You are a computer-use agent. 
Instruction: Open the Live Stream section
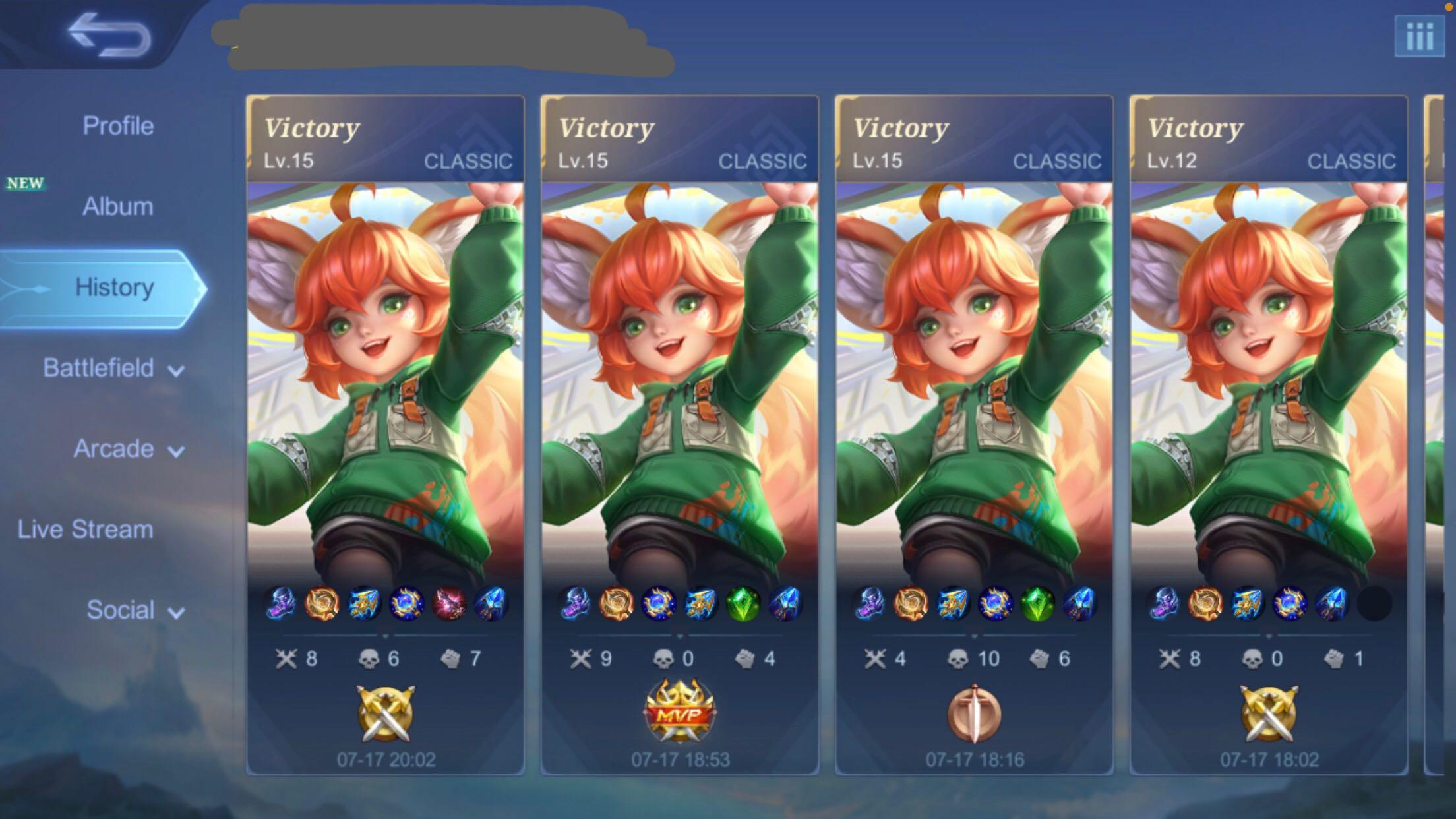(84, 530)
